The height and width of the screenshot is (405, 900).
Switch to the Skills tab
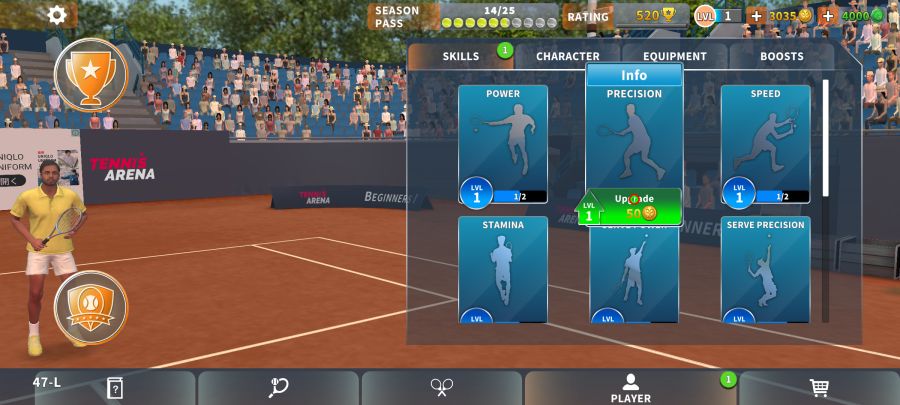pos(461,57)
